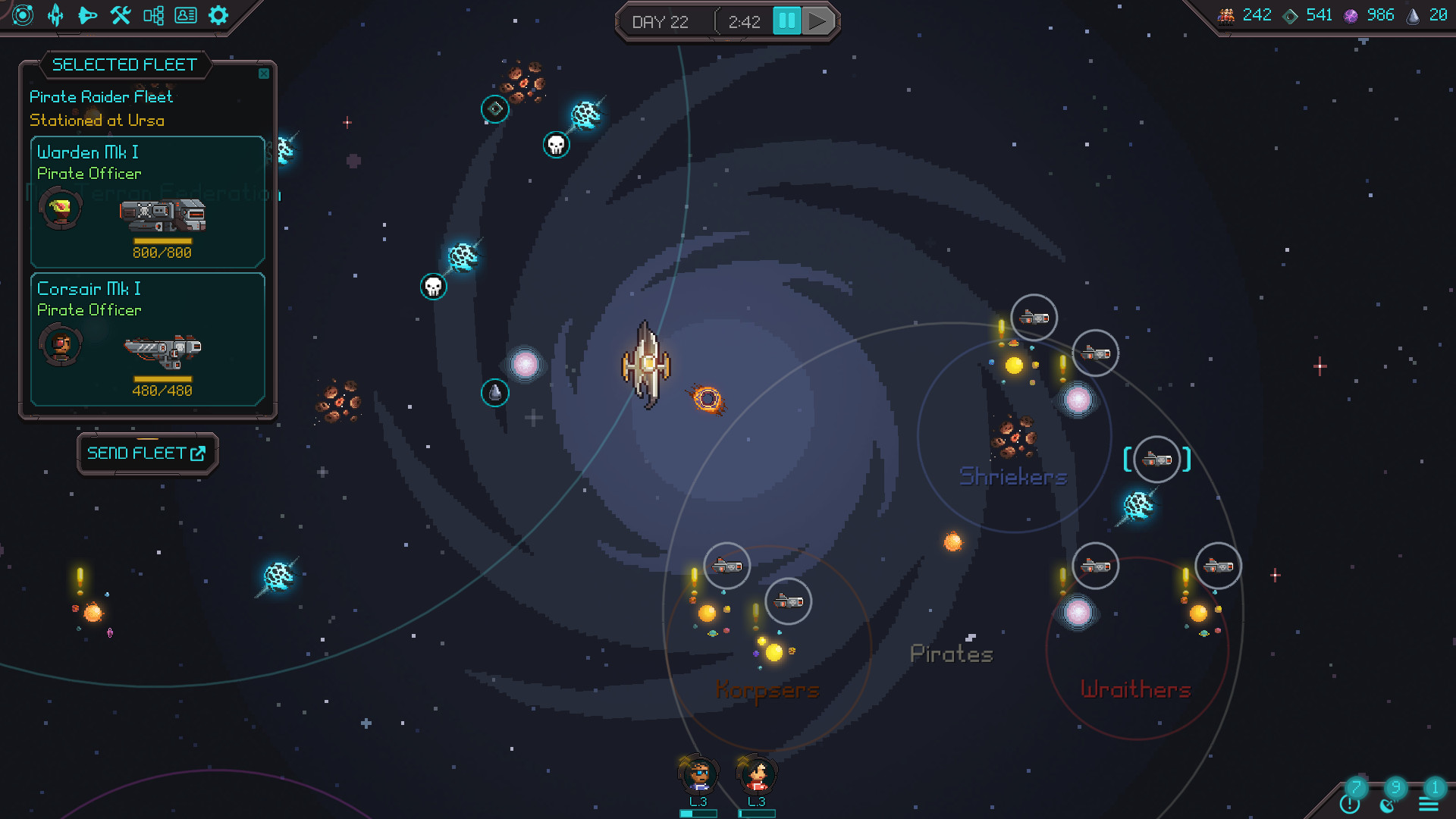The height and width of the screenshot is (819, 1456).
Task: Open the hamburger menu with badge 1
Action: pyautogui.click(x=1430, y=802)
